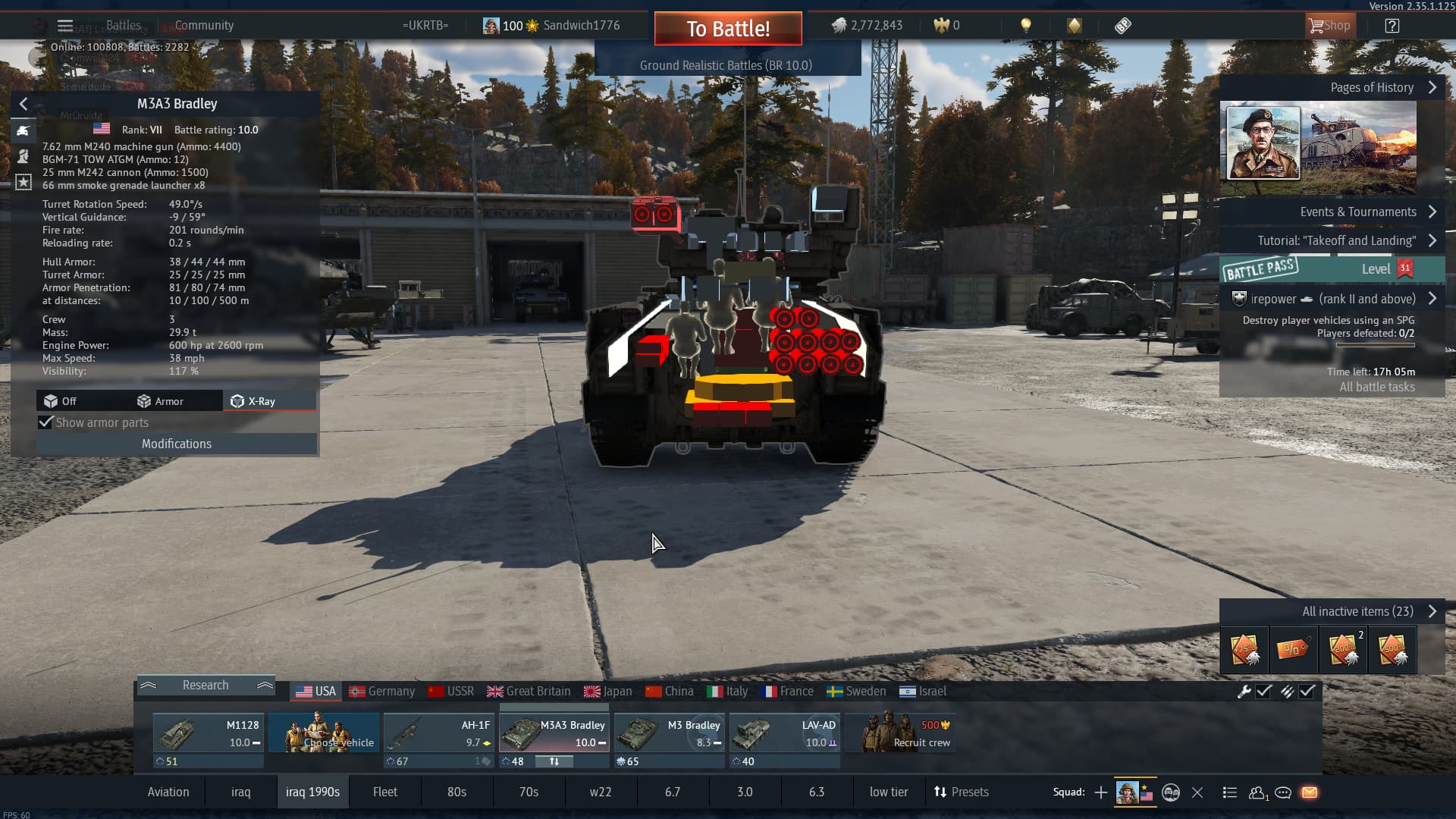Enable X-Ray view mode
The width and height of the screenshot is (1456, 819).
coord(253,401)
